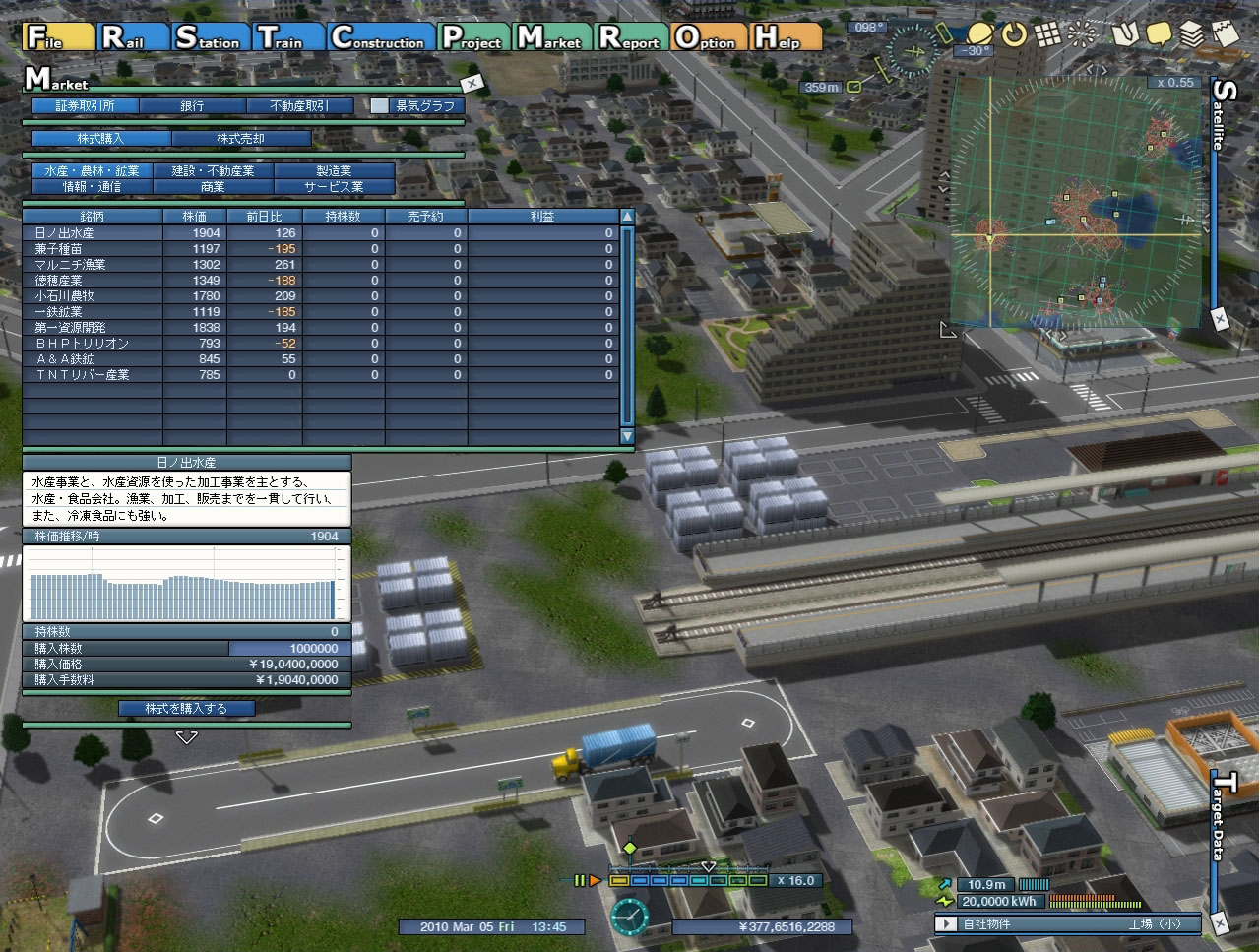Switch to the 不動産取引 tab
Image resolution: width=1260 pixels, height=952 pixels.
(299, 105)
